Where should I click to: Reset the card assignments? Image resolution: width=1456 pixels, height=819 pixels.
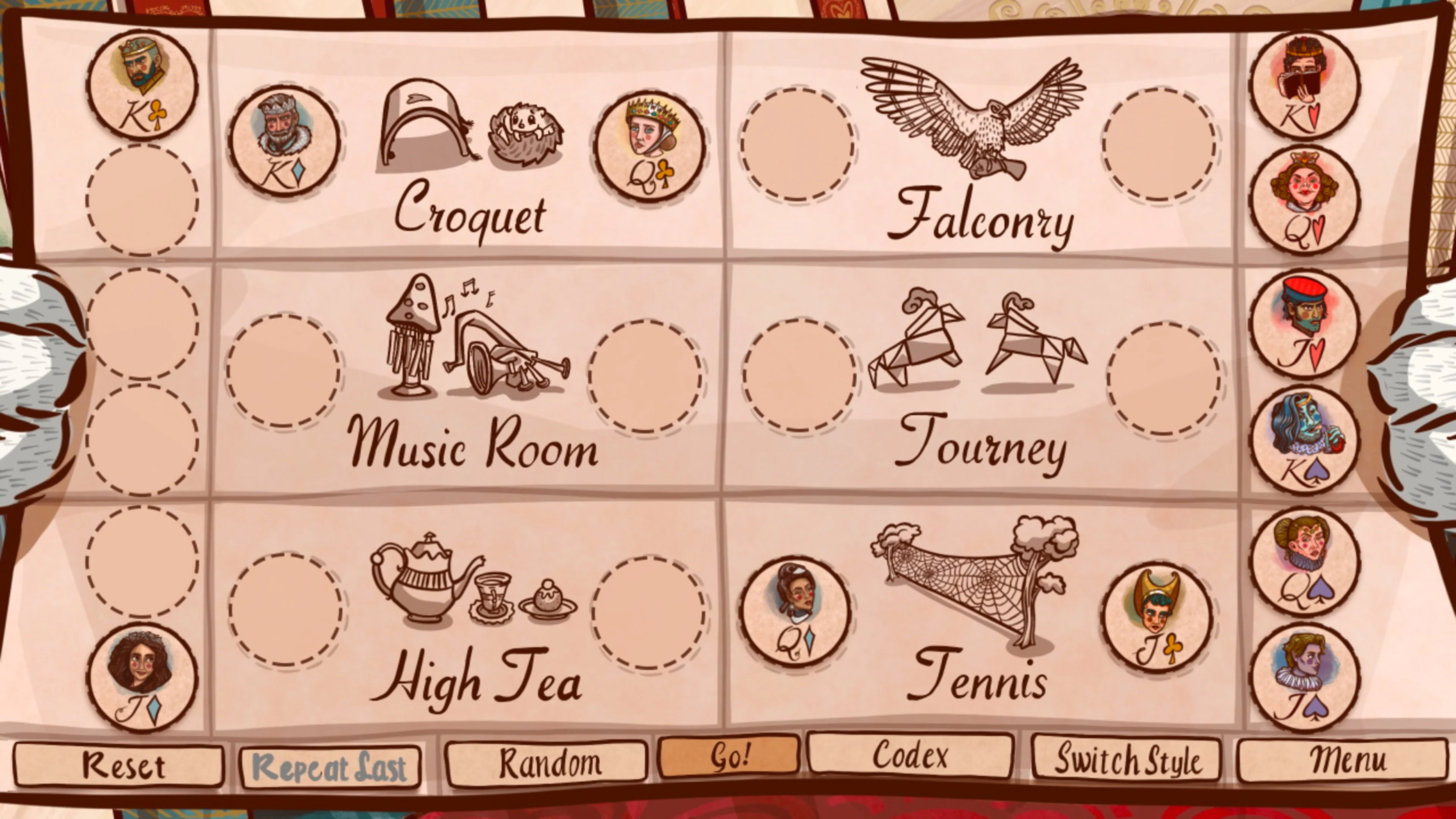[x=119, y=766]
